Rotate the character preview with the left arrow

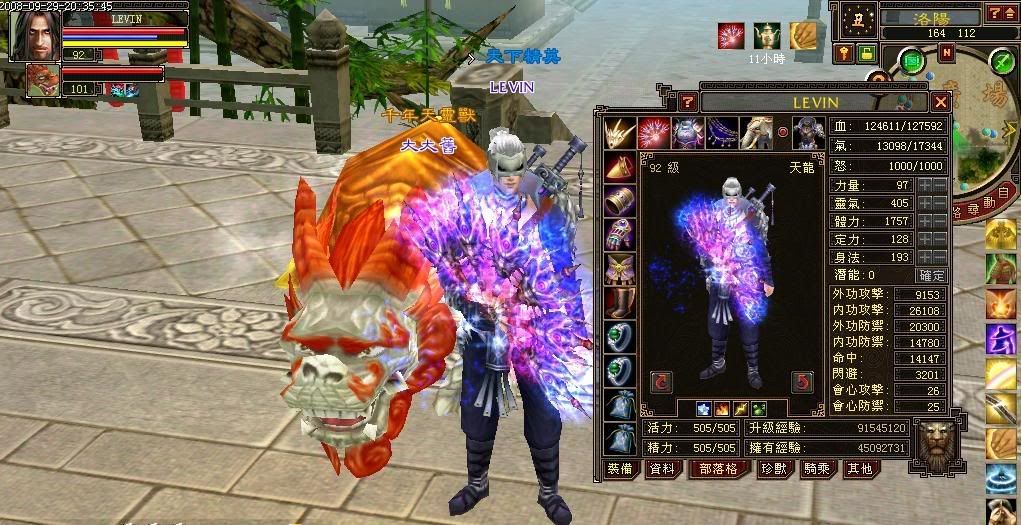[660, 381]
